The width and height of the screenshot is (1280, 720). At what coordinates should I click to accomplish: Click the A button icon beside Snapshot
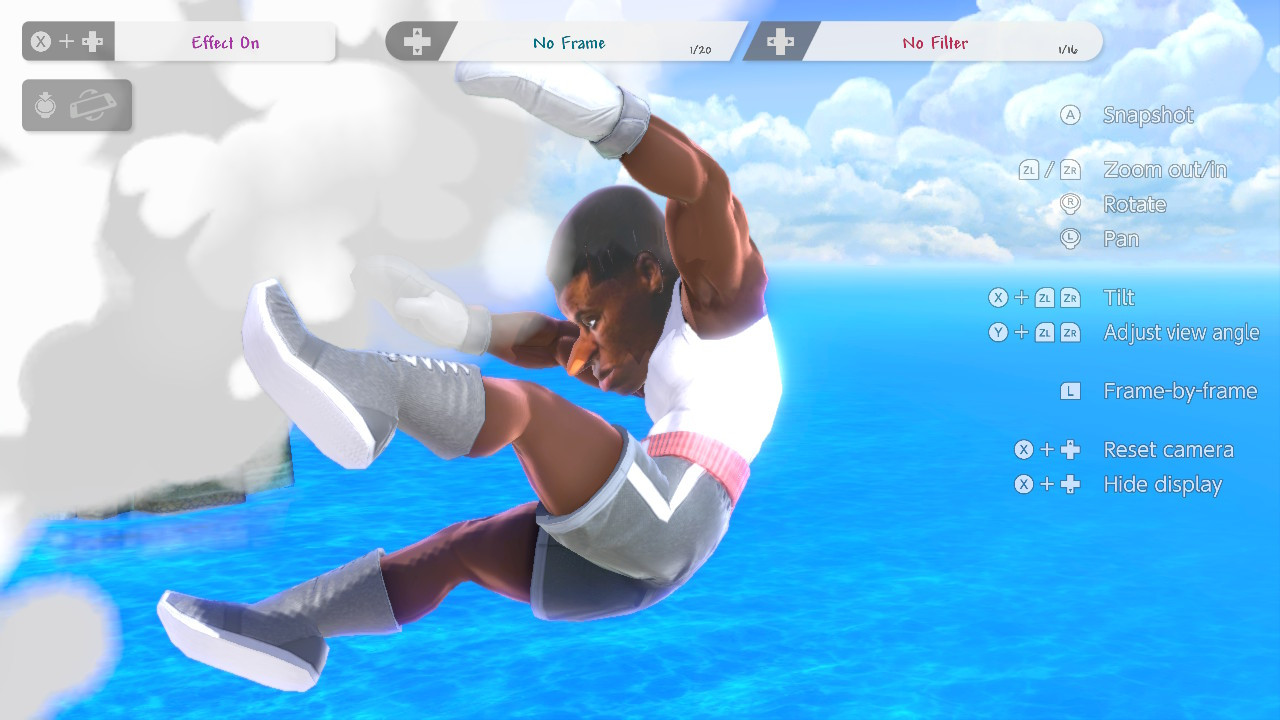tap(1070, 115)
